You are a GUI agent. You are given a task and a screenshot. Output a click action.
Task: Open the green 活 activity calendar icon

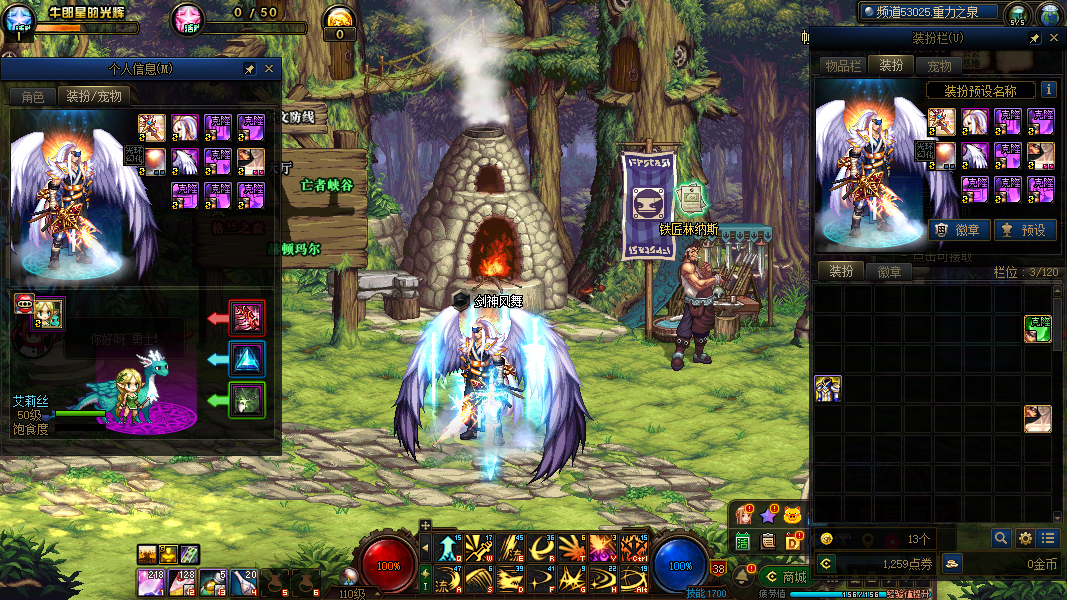pos(743,541)
